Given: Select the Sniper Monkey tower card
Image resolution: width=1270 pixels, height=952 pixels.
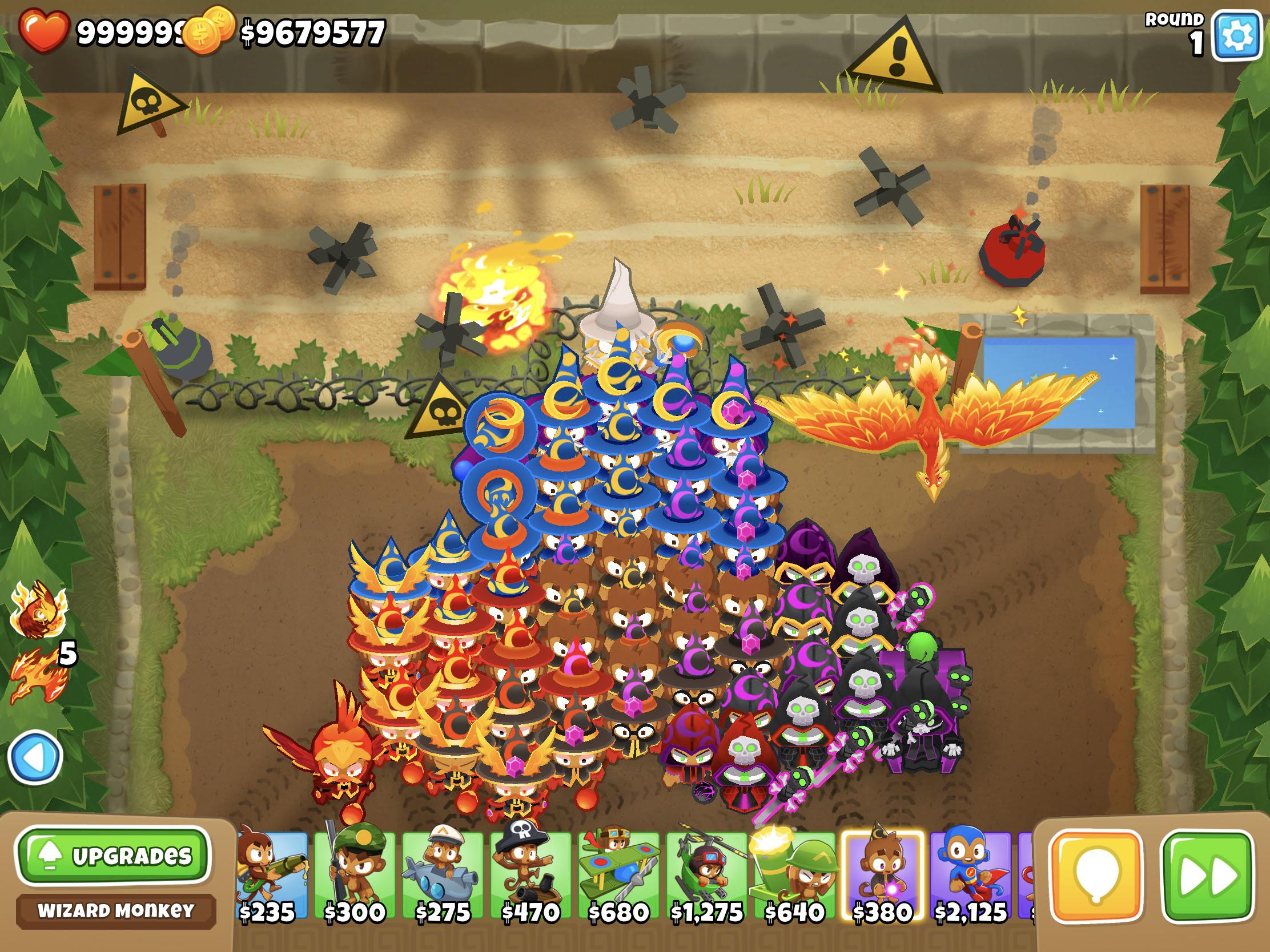Looking at the screenshot, I should point(356,872).
